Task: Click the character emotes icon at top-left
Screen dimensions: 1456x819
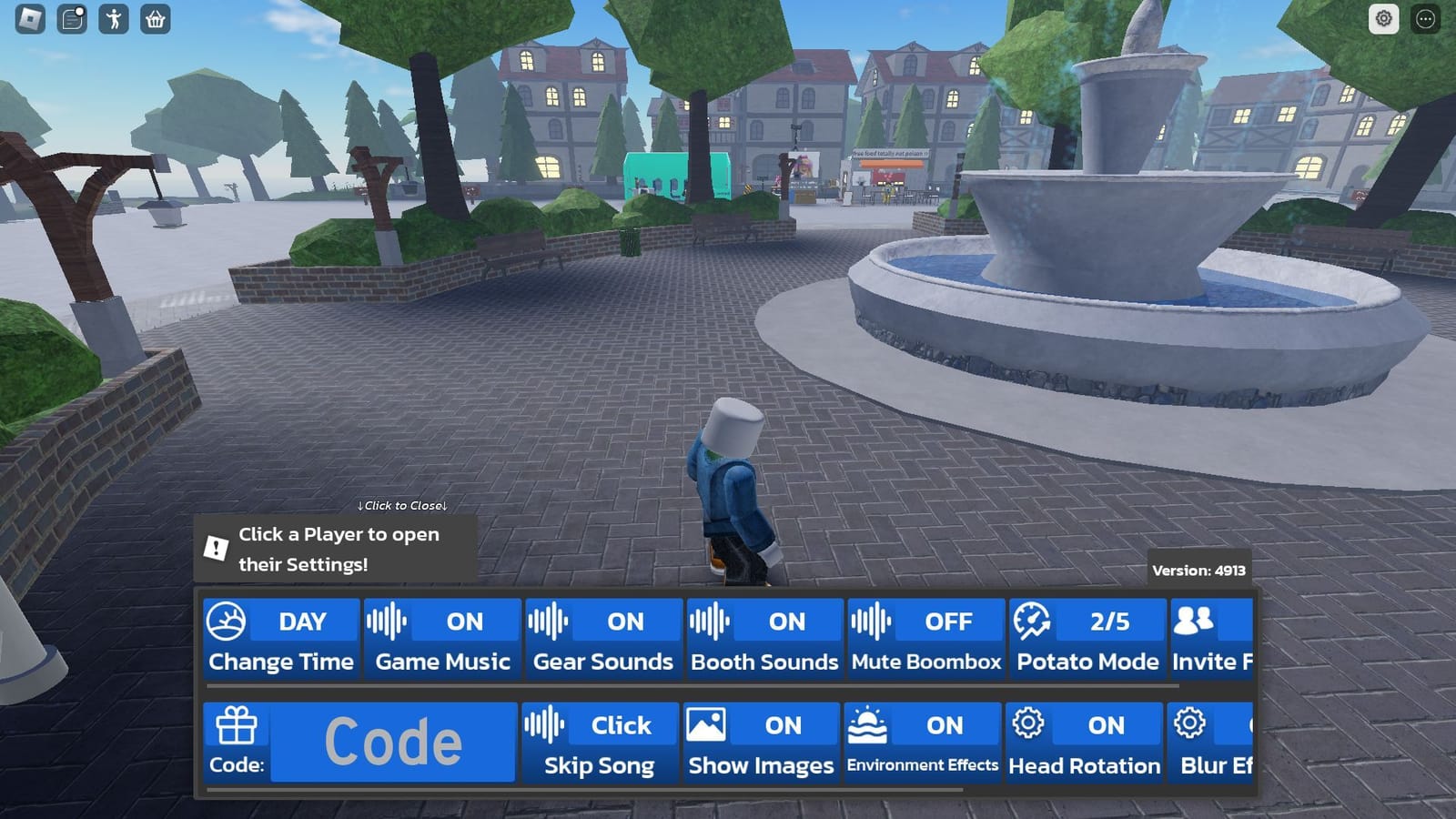Action: coord(111,19)
